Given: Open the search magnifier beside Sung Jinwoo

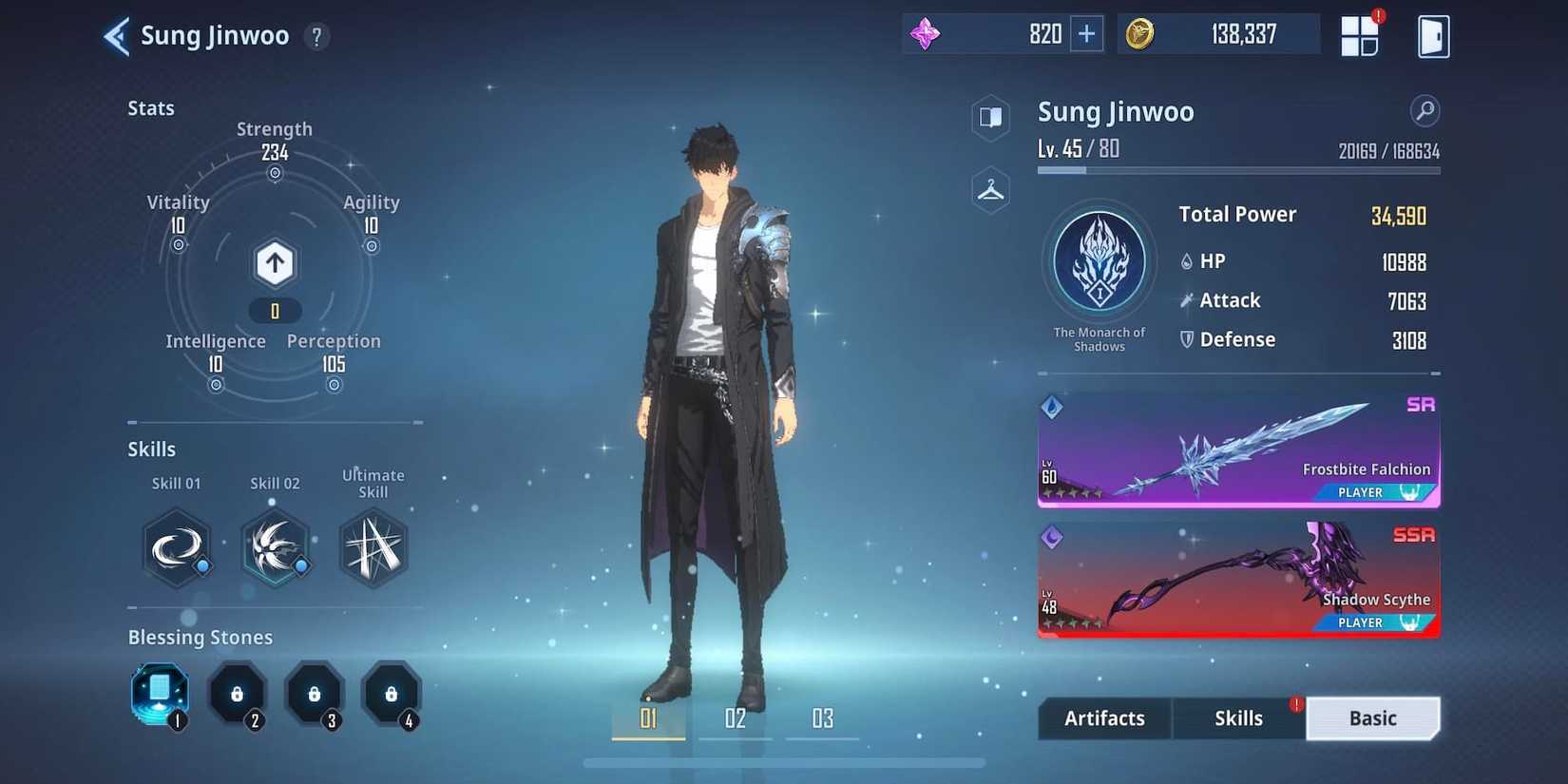Looking at the screenshot, I should (x=1424, y=111).
